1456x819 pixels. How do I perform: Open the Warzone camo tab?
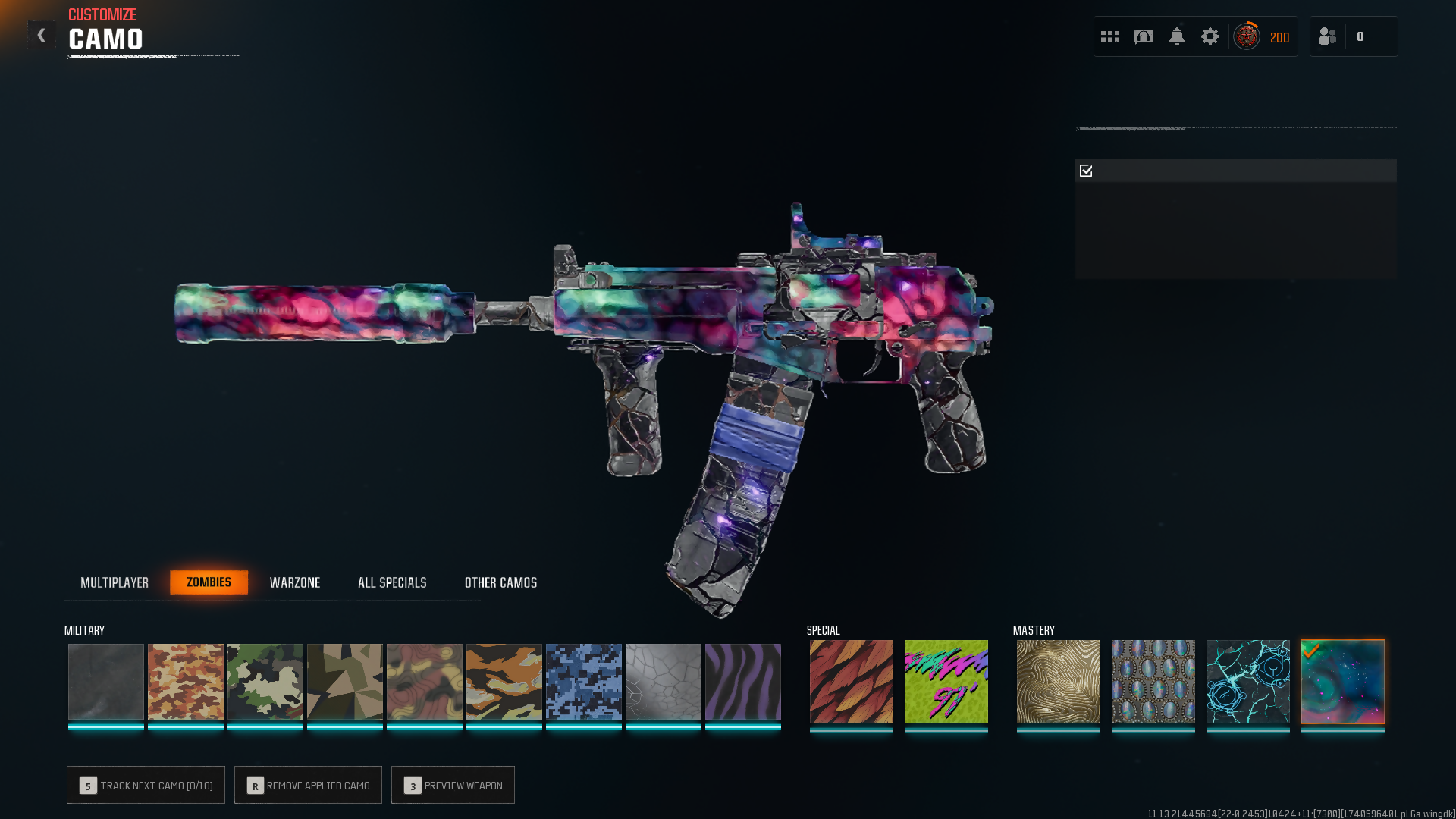coord(295,582)
